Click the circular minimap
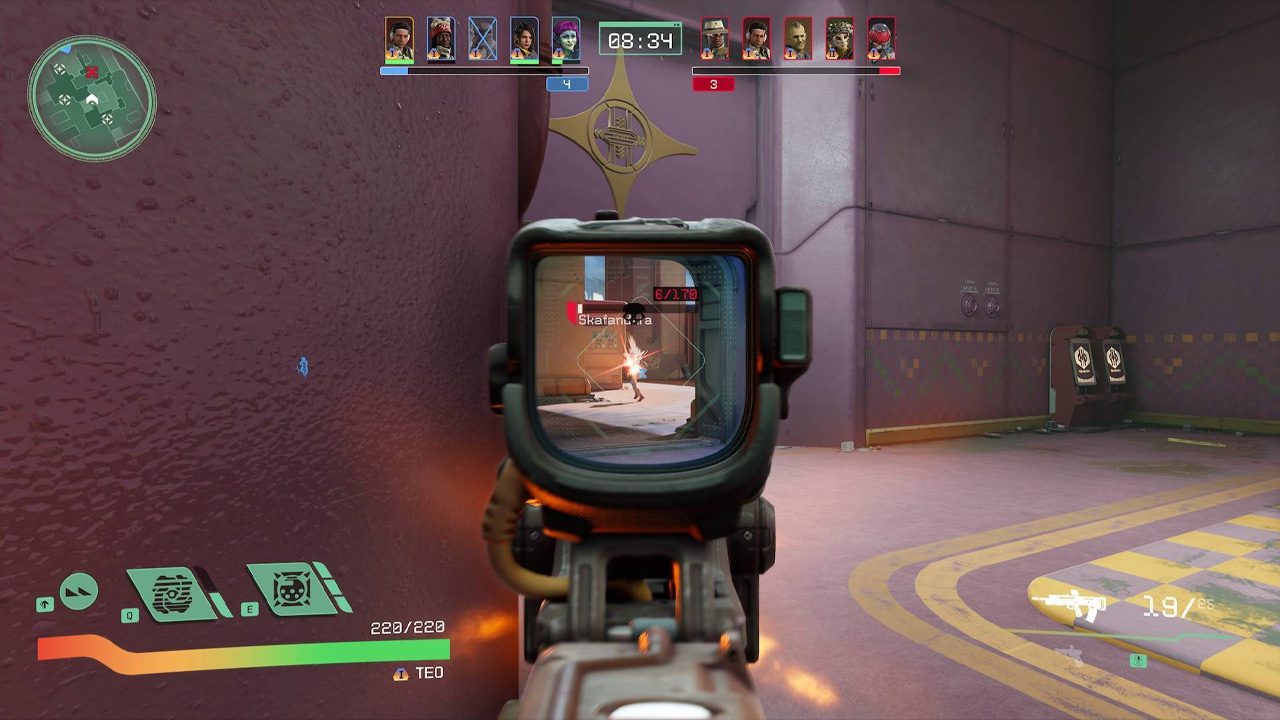Viewport: 1280px width, 720px height. (x=91, y=97)
